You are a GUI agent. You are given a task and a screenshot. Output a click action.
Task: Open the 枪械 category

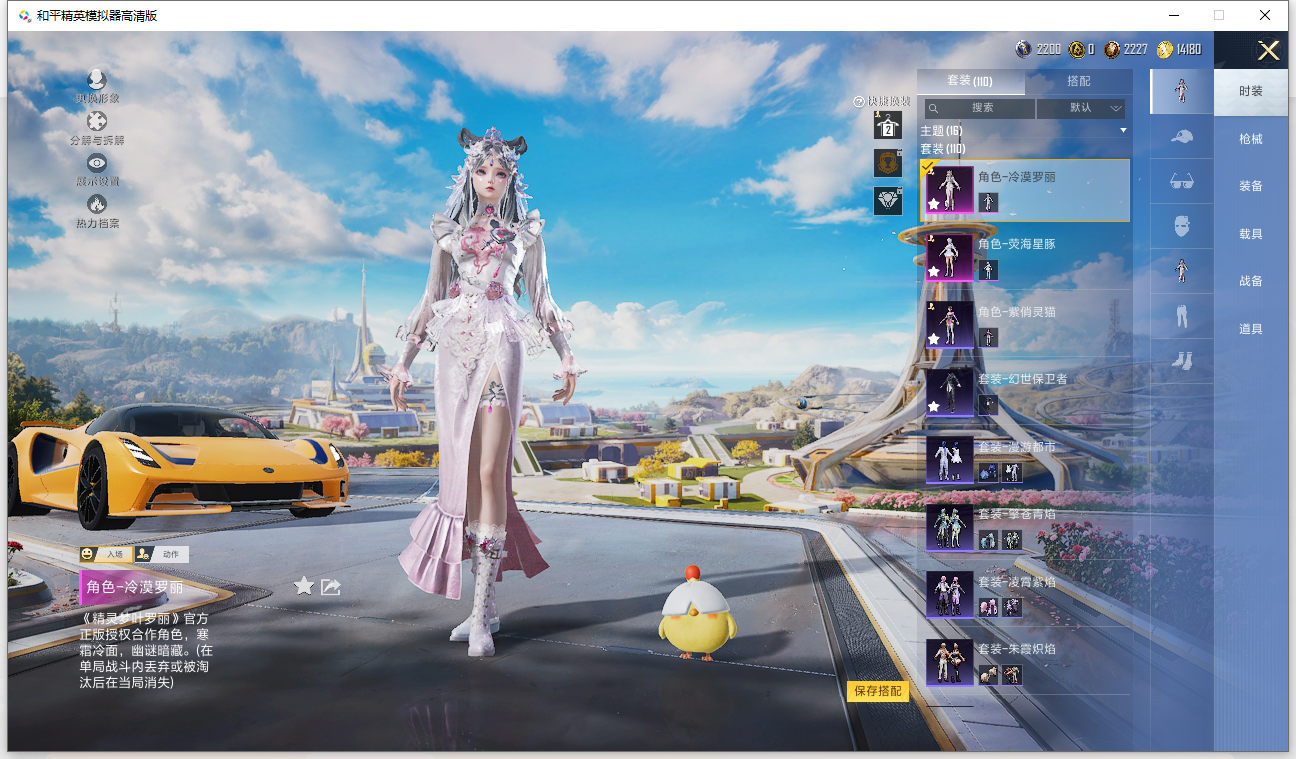[x=1250, y=139]
